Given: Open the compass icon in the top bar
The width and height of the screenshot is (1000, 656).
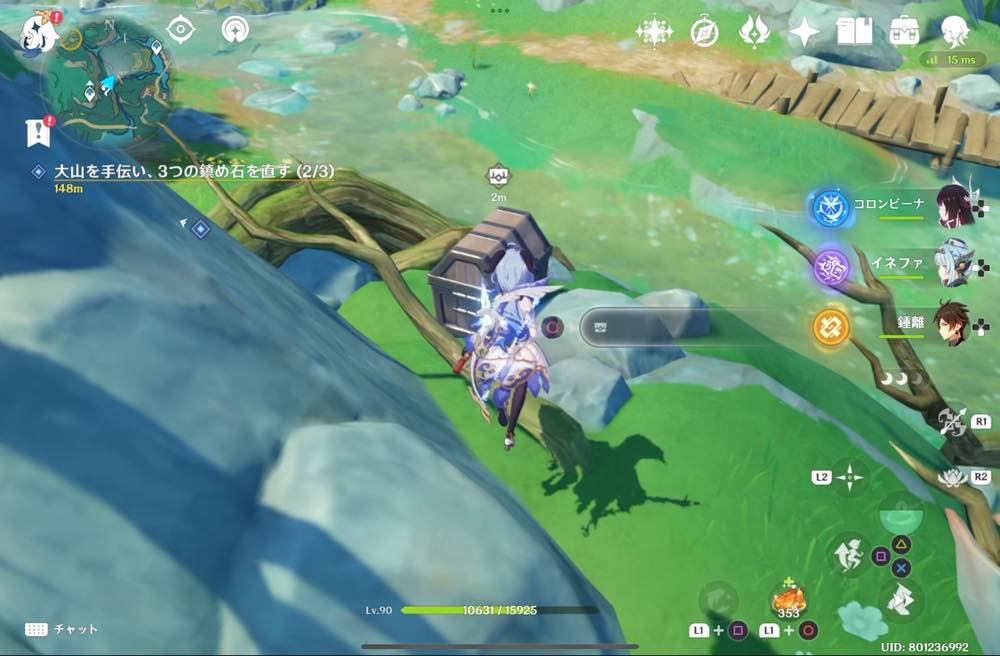Looking at the screenshot, I should tap(704, 32).
